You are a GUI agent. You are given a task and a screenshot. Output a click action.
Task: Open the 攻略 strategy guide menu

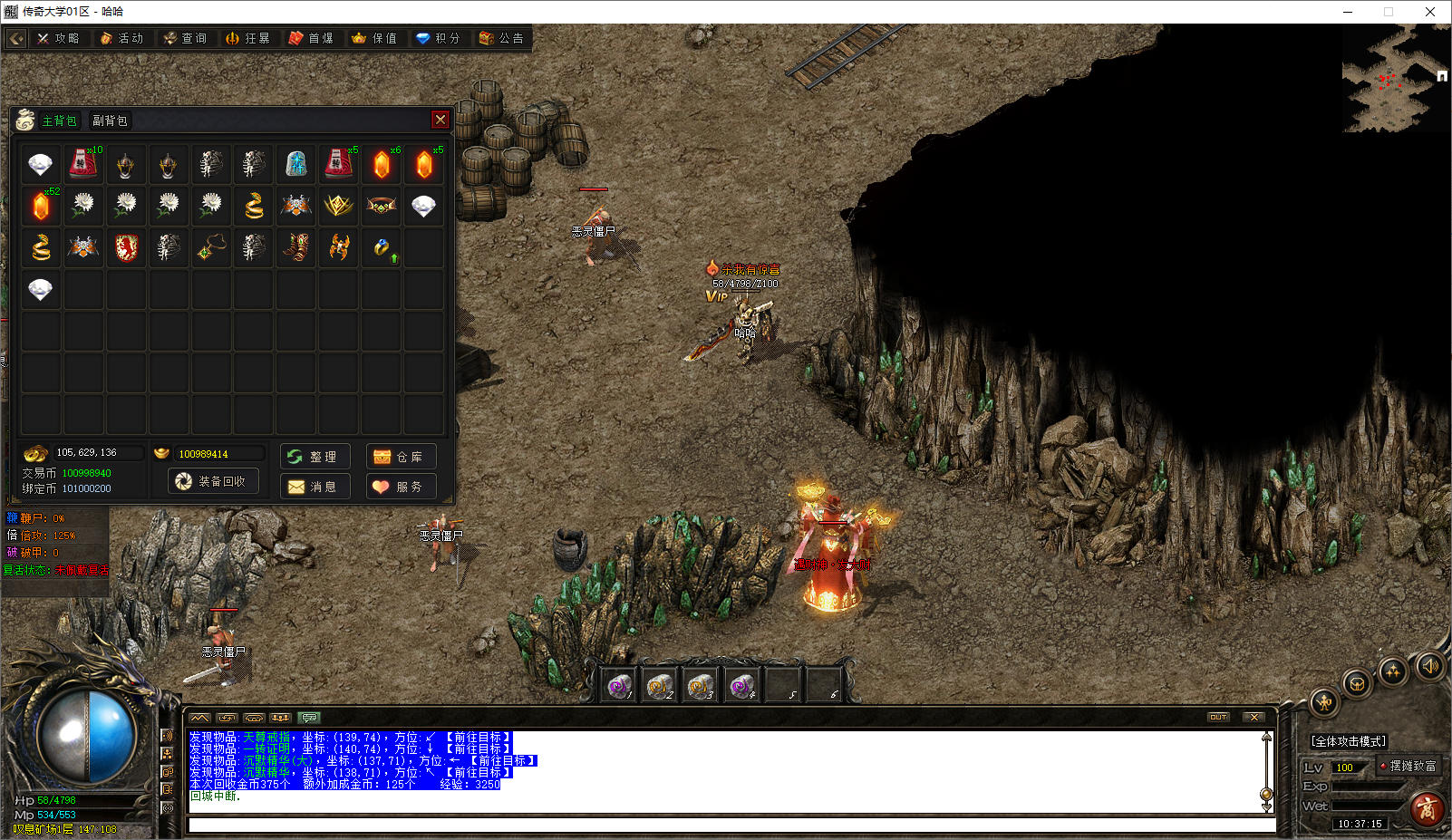[x=59, y=38]
